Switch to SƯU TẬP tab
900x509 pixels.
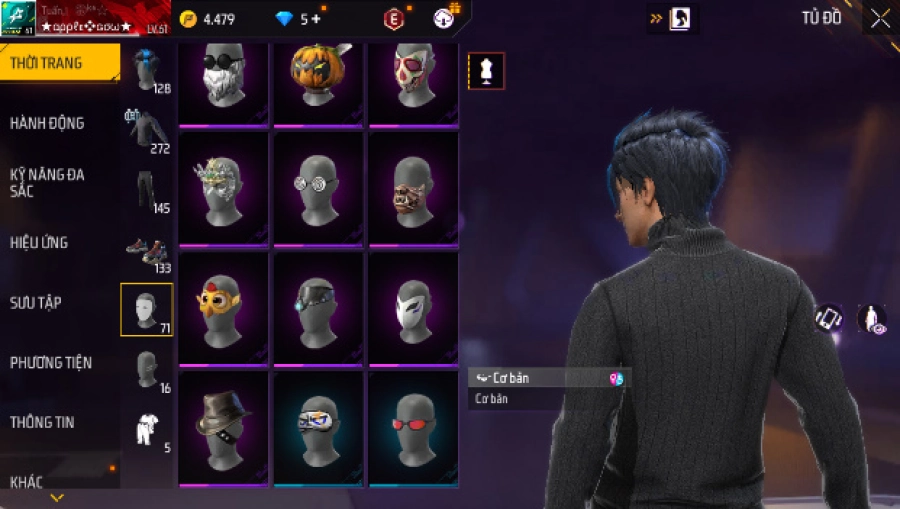pyautogui.click(x=37, y=302)
